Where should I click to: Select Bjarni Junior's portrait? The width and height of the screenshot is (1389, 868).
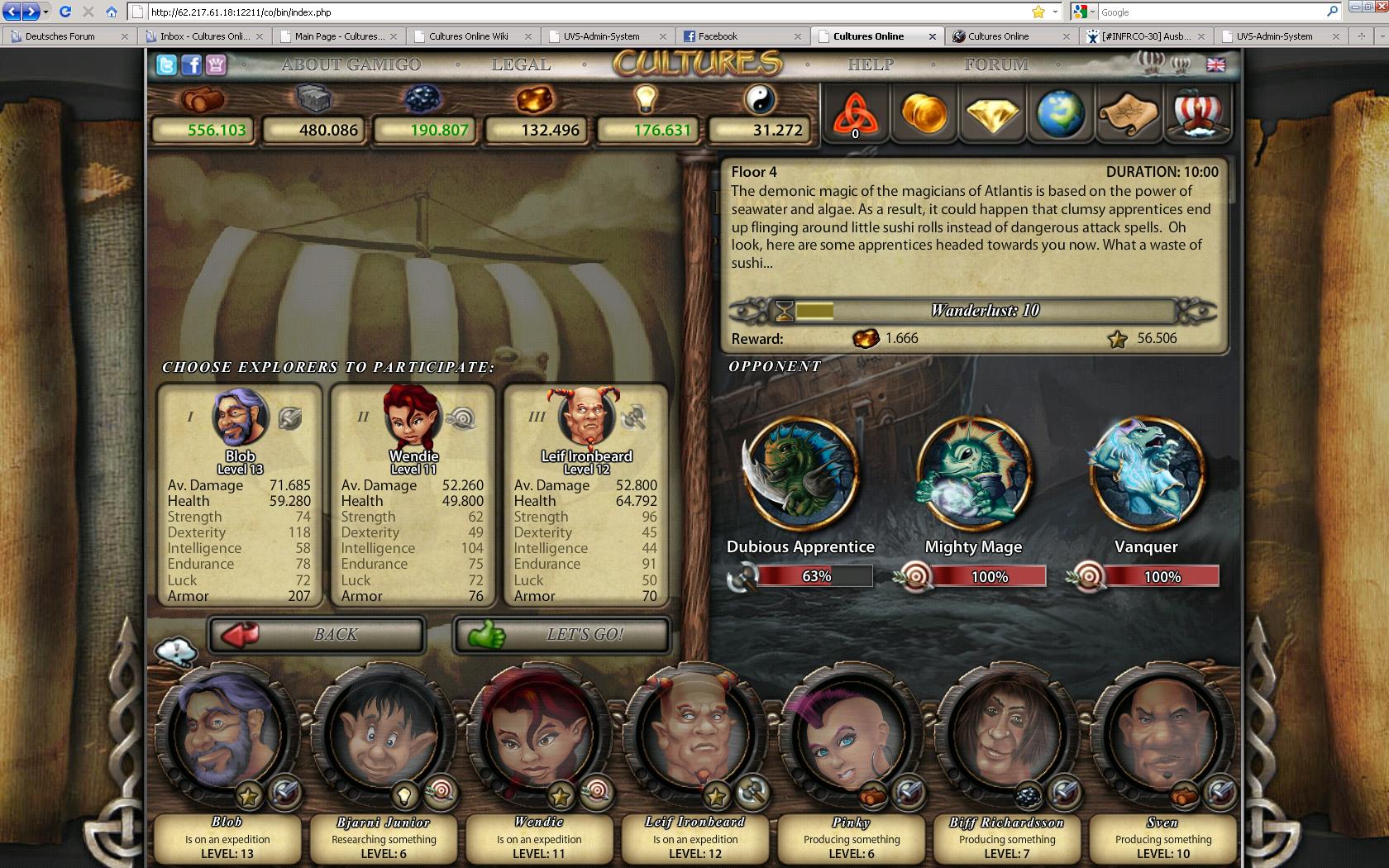click(383, 732)
